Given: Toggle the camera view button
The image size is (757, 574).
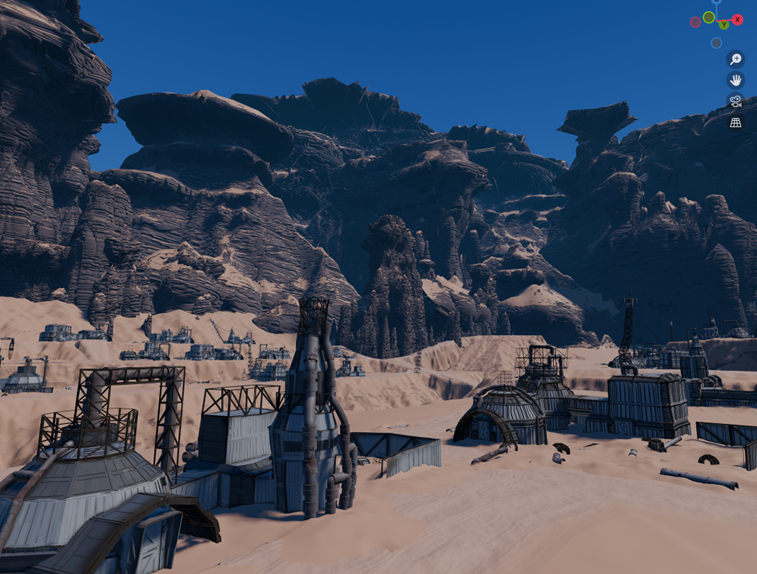Looking at the screenshot, I should 735,101.
